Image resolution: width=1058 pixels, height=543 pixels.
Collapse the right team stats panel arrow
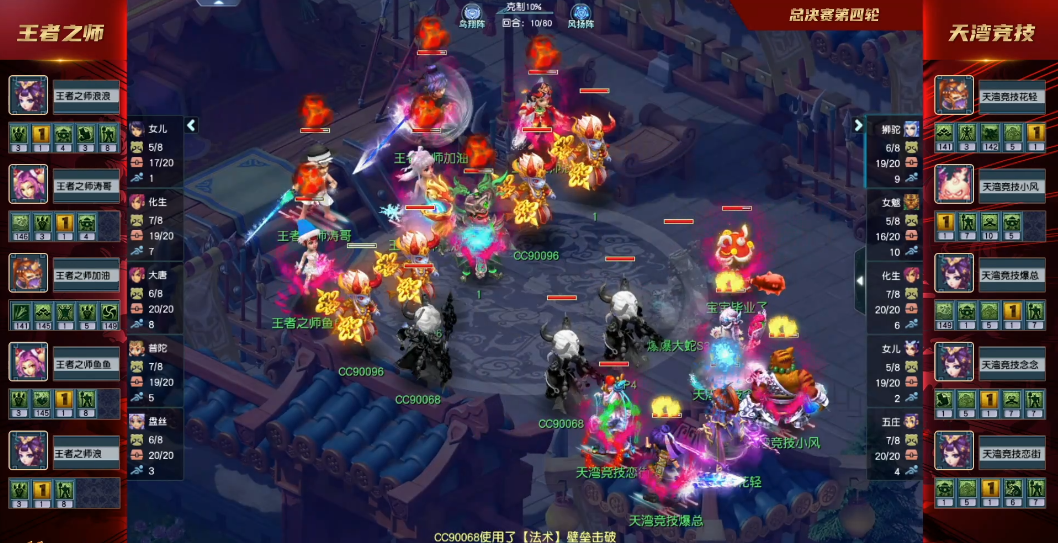[x=857, y=126]
